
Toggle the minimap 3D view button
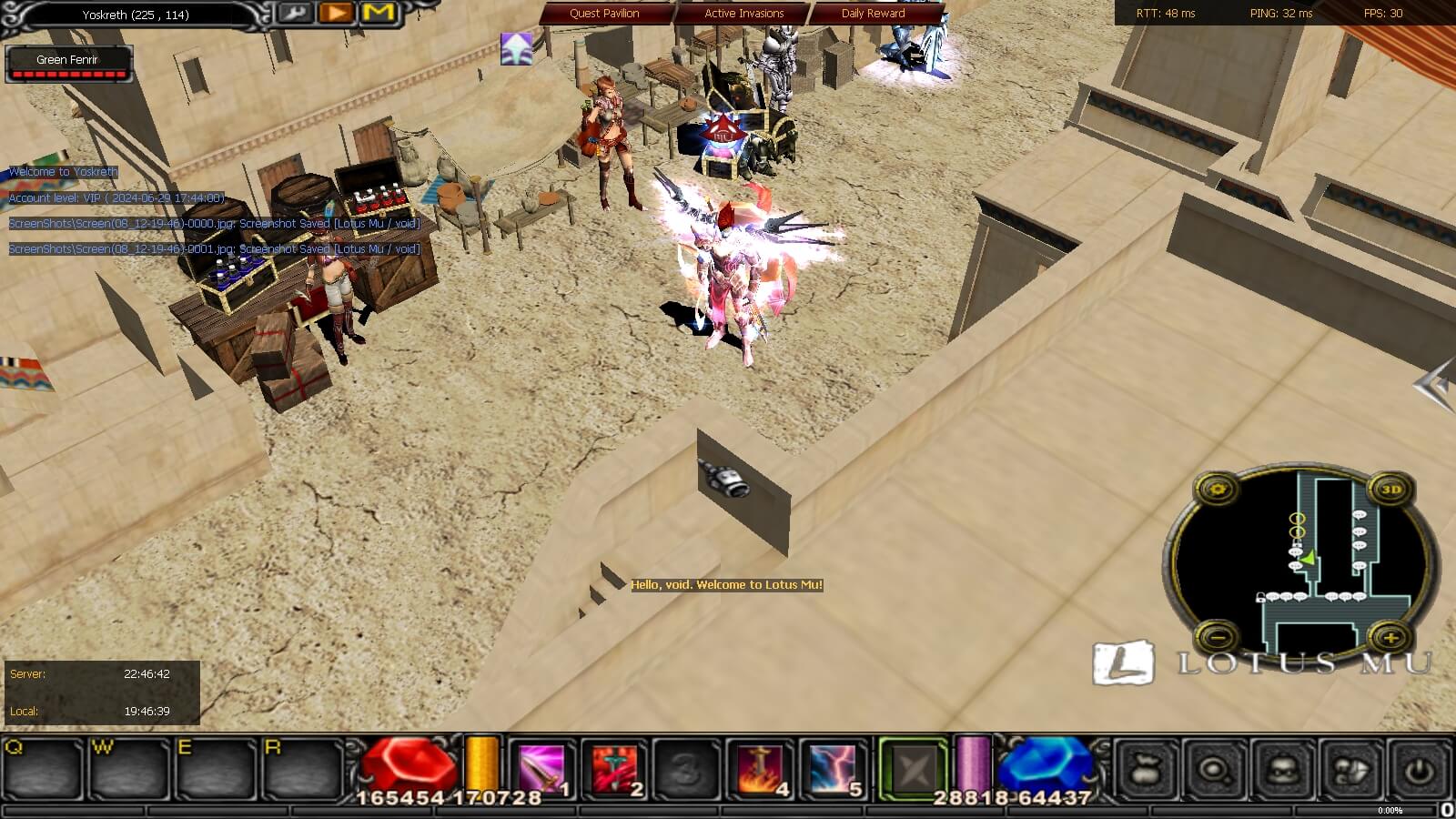click(1390, 490)
